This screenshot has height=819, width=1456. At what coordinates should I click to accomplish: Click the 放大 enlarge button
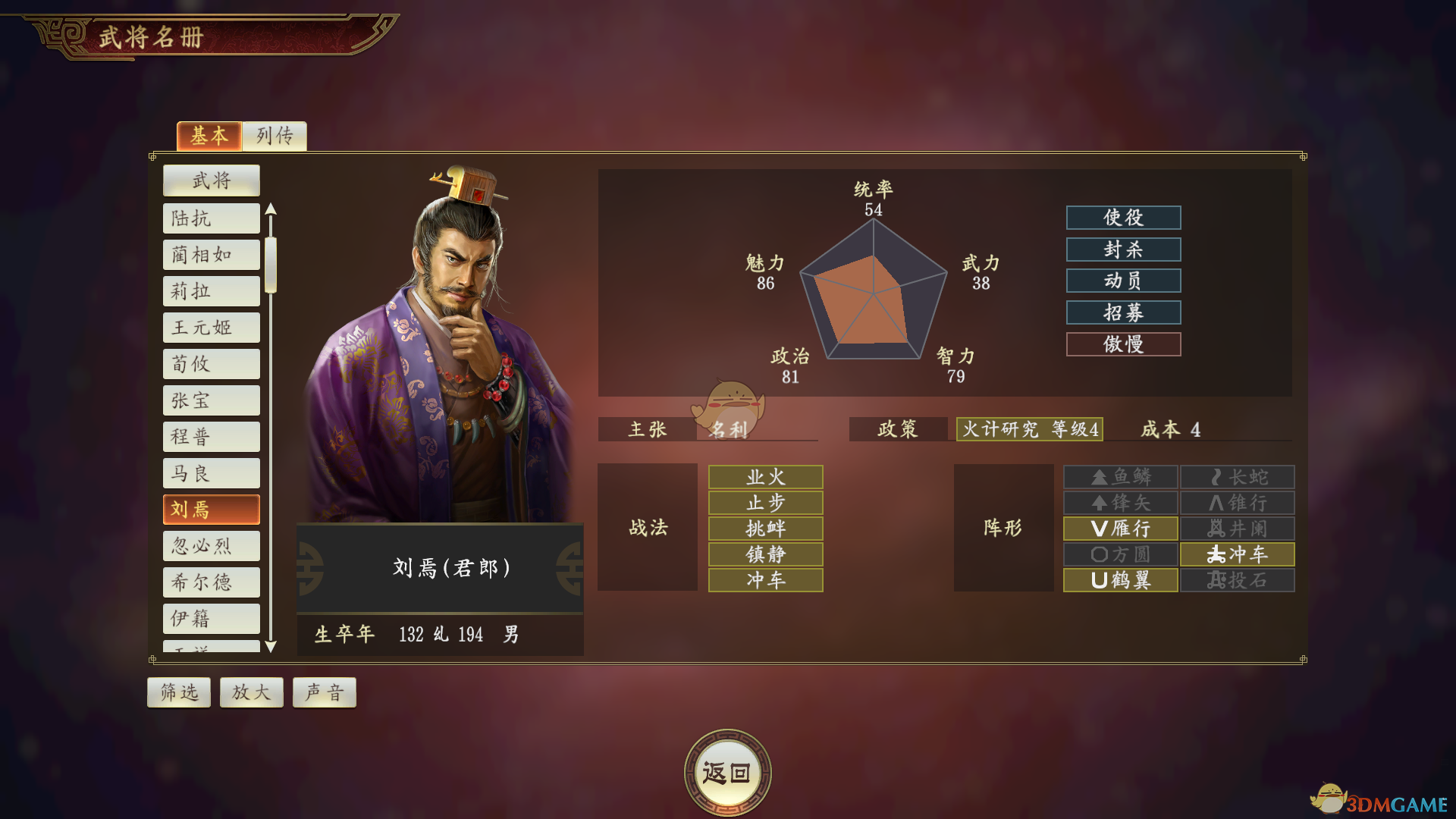pyautogui.click(x=251, y=692)
